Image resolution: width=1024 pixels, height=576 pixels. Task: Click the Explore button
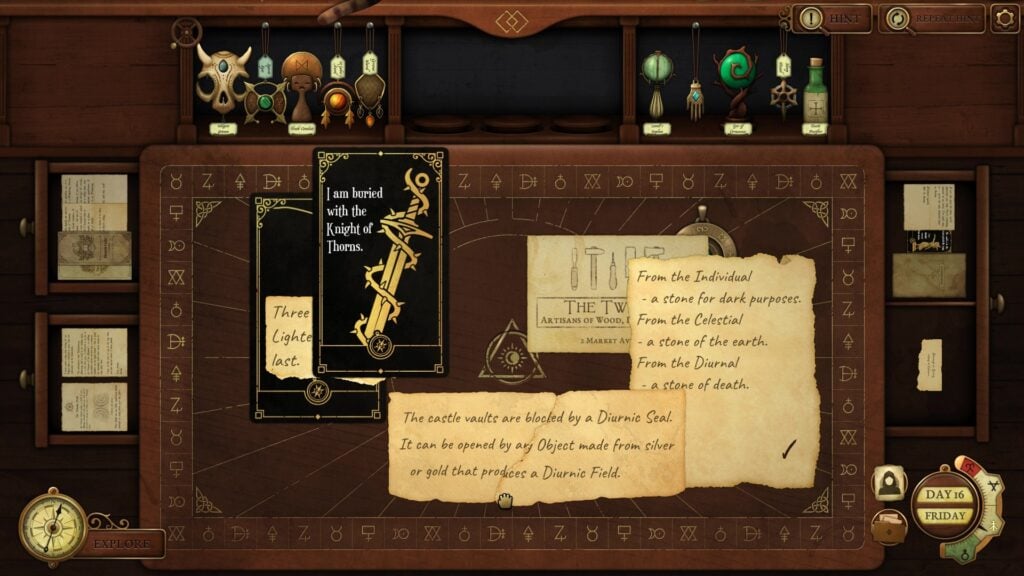click(123, 544)
